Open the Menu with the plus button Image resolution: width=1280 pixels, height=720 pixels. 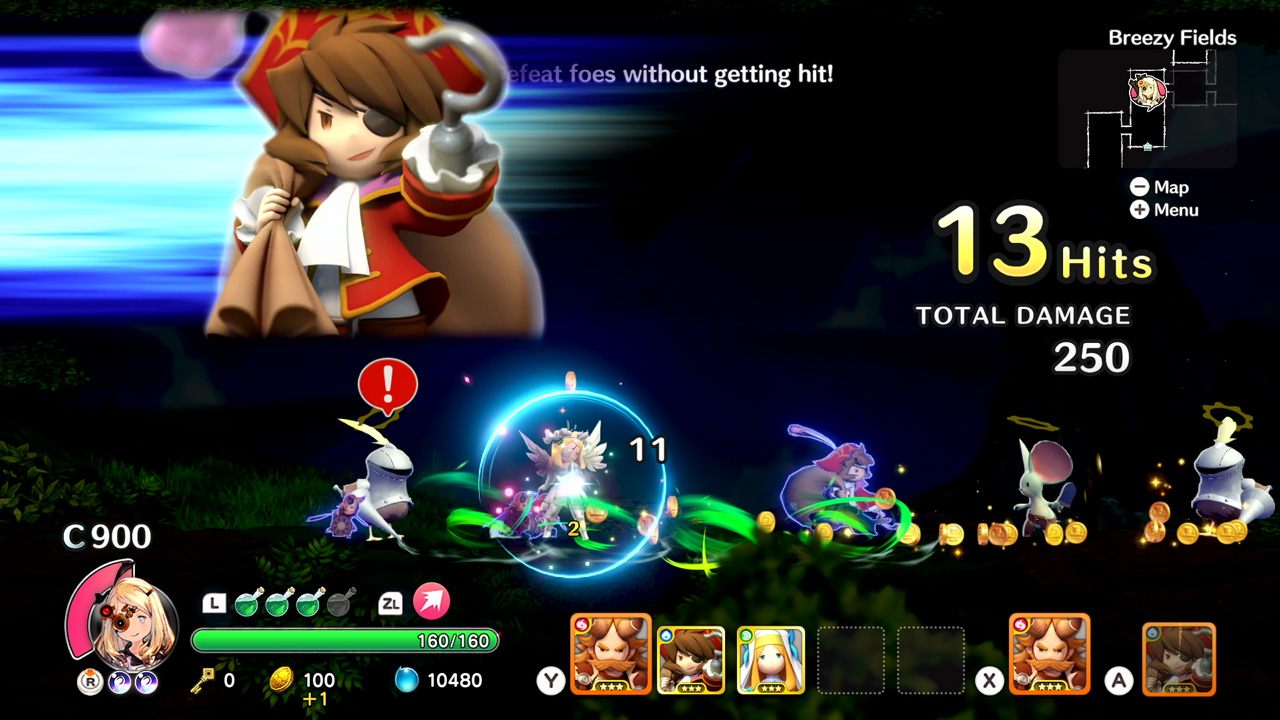(1140, 210)
